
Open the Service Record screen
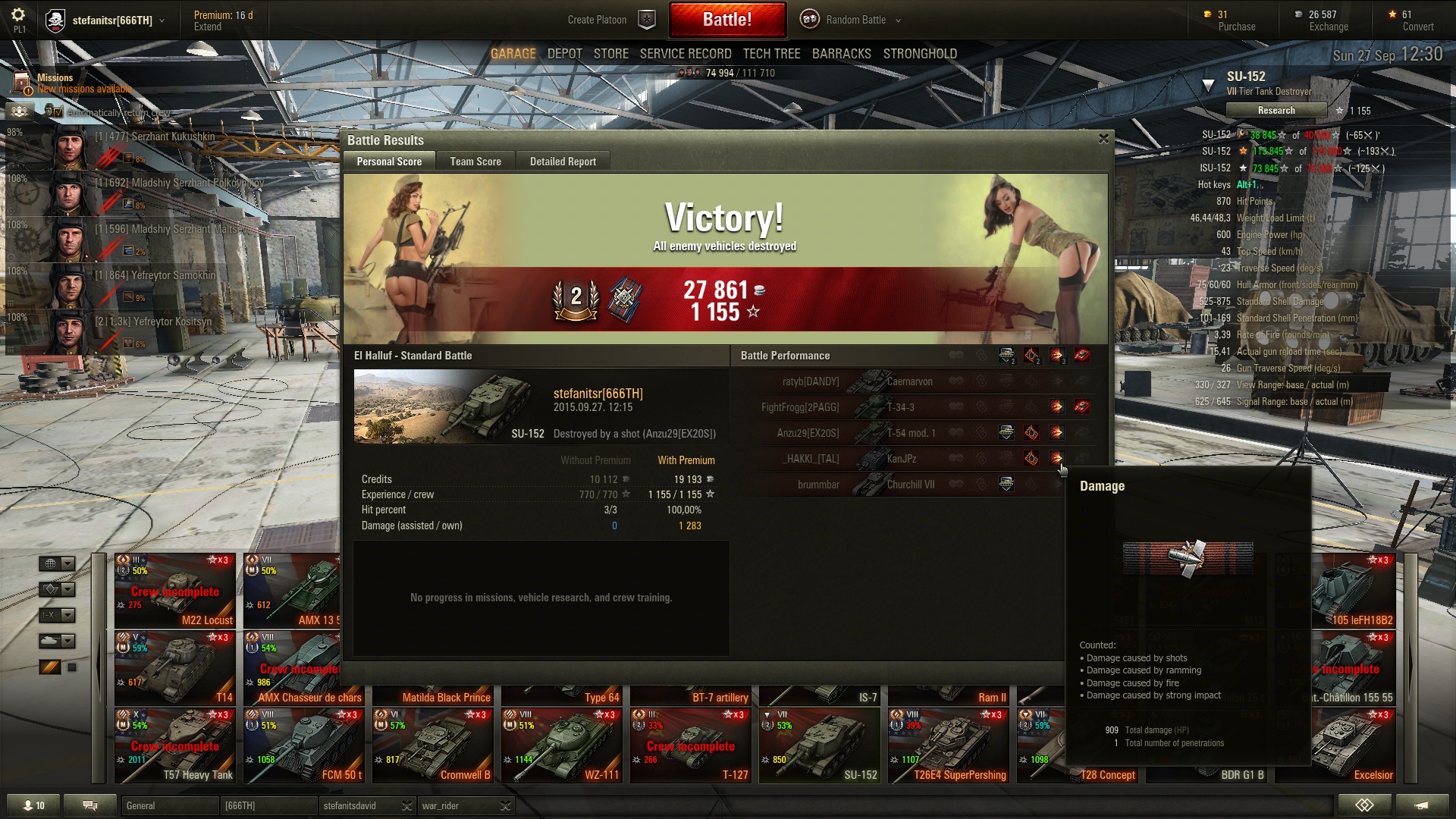click(x=686, y=54)
